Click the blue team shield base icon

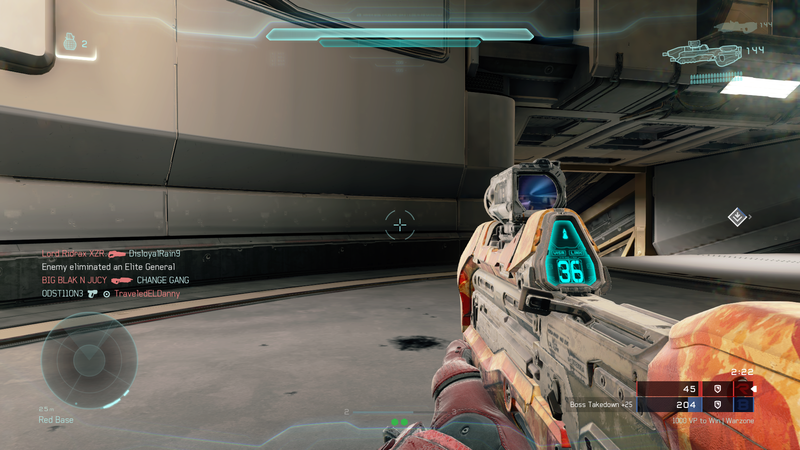[715, 405]
